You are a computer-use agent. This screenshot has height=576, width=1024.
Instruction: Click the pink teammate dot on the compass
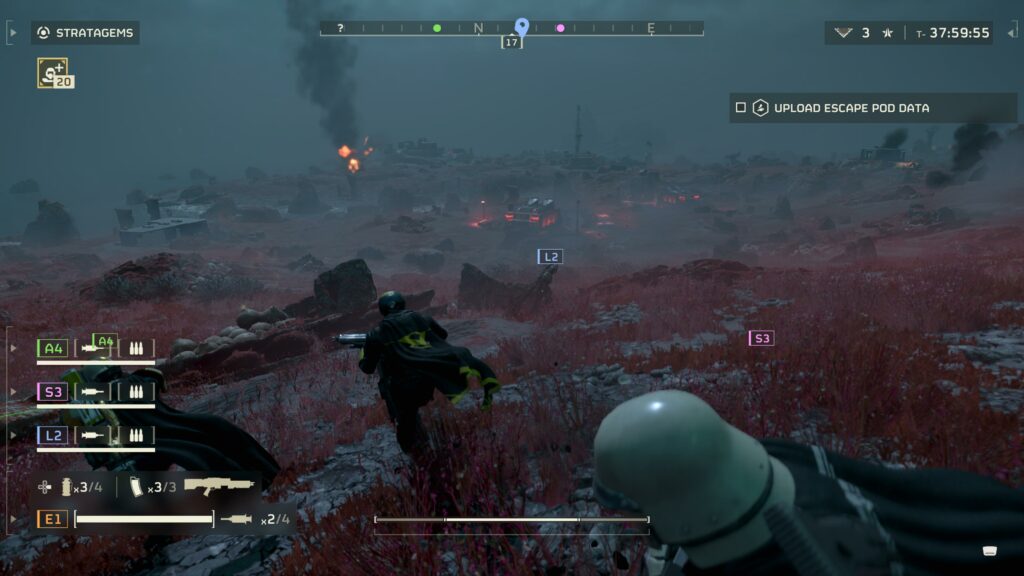point(560,28)
